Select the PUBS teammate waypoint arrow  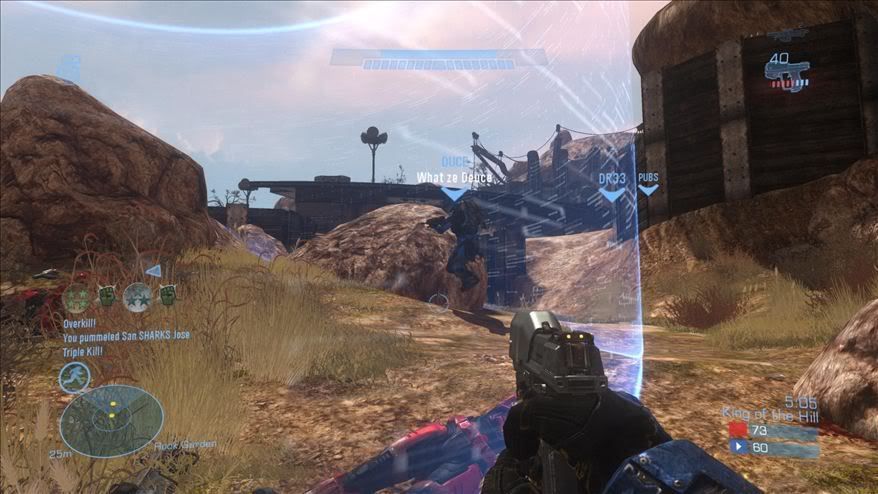click(x=648, y=189)
